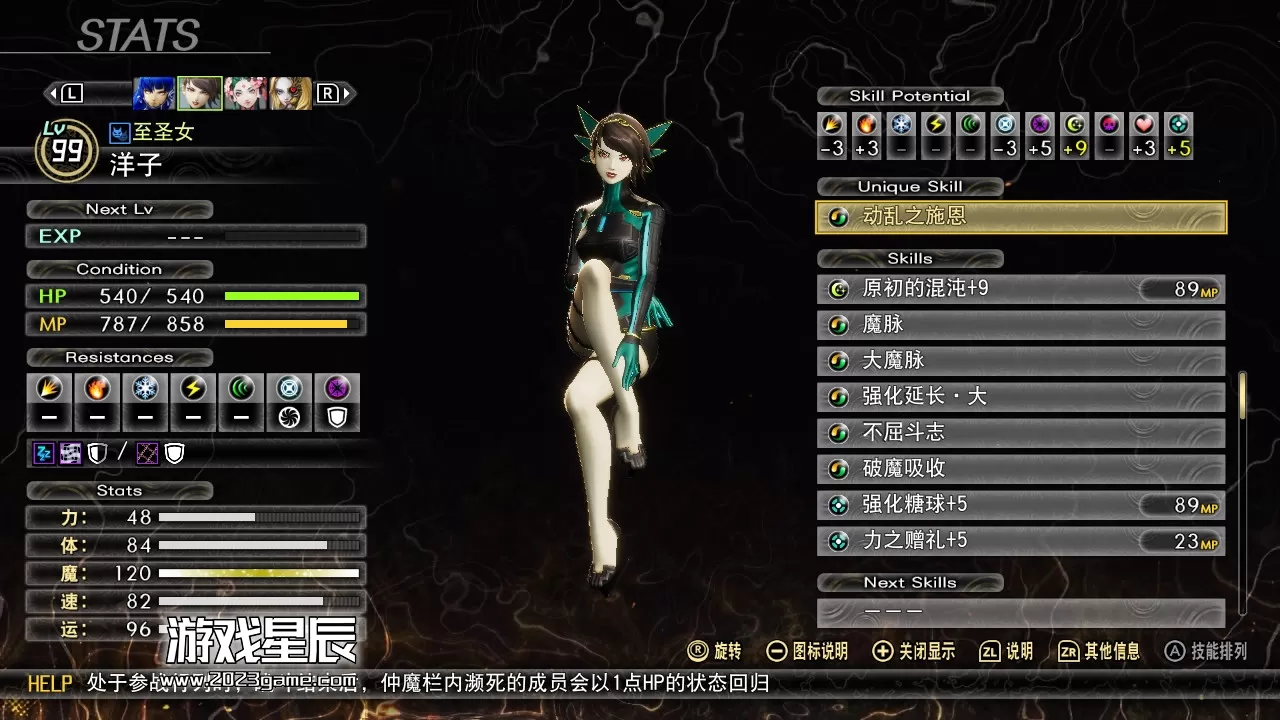This screenshot has width=1280, height=720.
Task: Select the 强化糖球+5 skill row
Action: [x=1021, y=505]
